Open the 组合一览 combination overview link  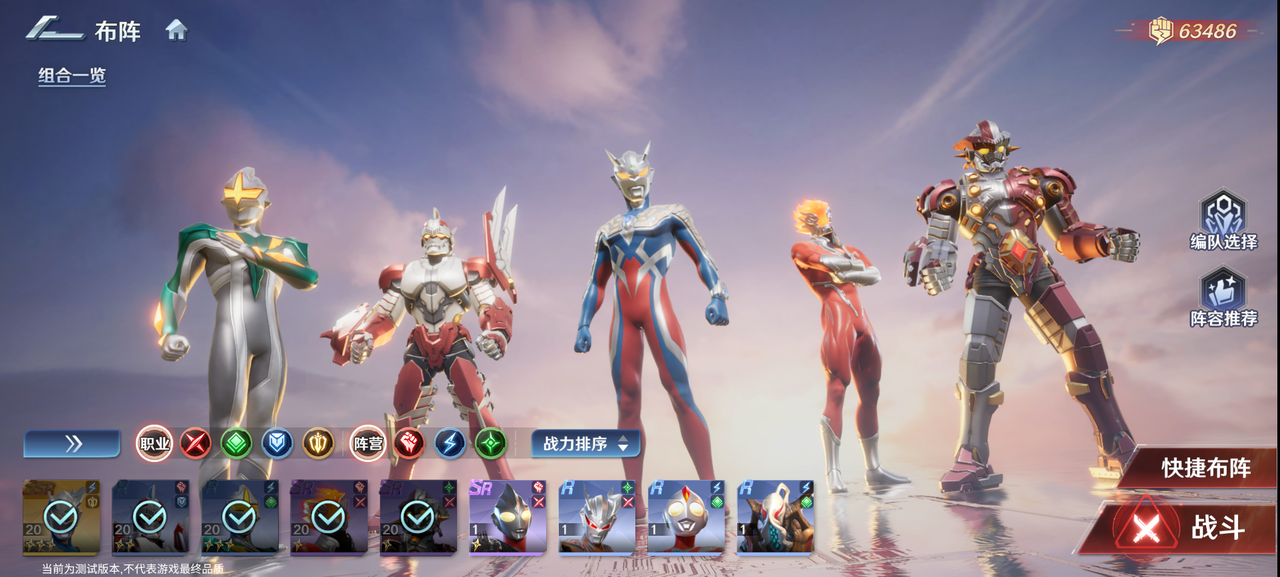[x=72, y=76]
